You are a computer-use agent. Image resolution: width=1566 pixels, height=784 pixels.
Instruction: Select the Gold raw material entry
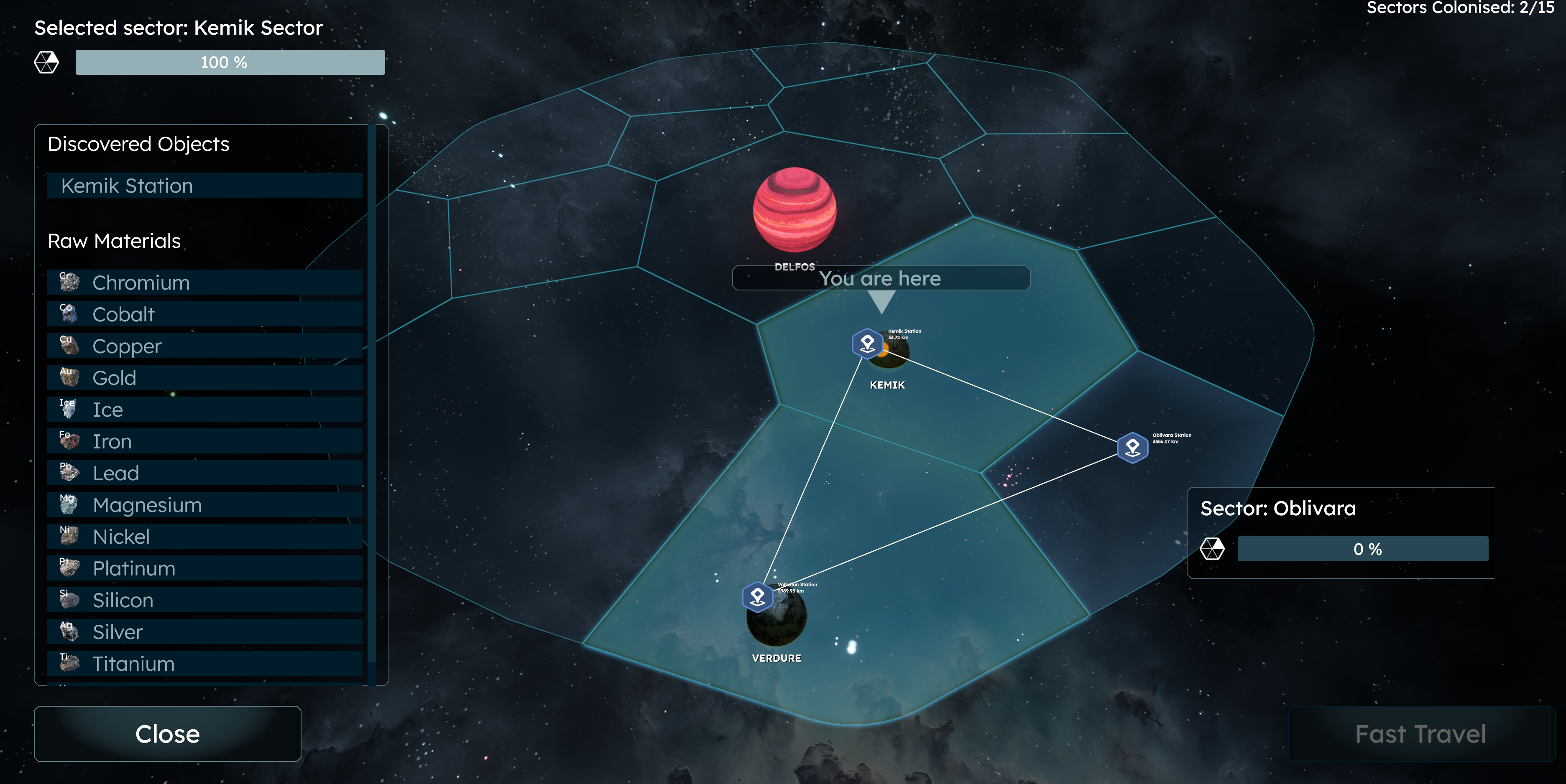coord(205,377)
